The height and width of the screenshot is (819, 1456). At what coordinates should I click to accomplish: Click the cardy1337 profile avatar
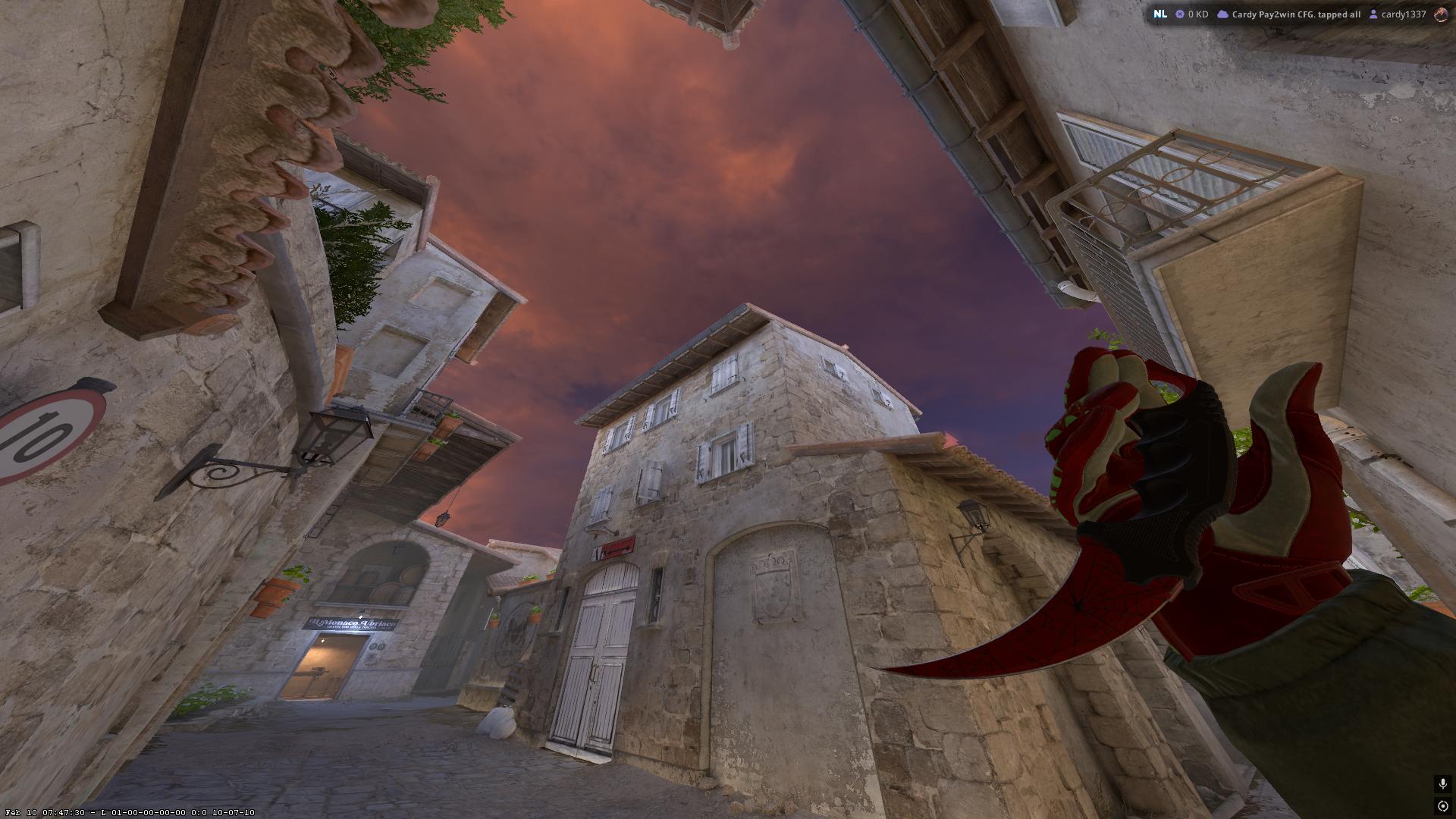tap(1442, 14)
